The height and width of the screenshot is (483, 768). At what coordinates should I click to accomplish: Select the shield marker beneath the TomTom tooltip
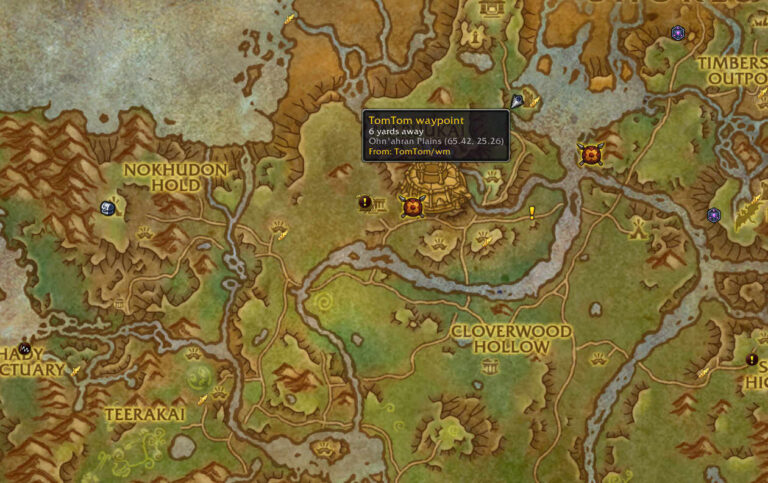pos(411,206)
